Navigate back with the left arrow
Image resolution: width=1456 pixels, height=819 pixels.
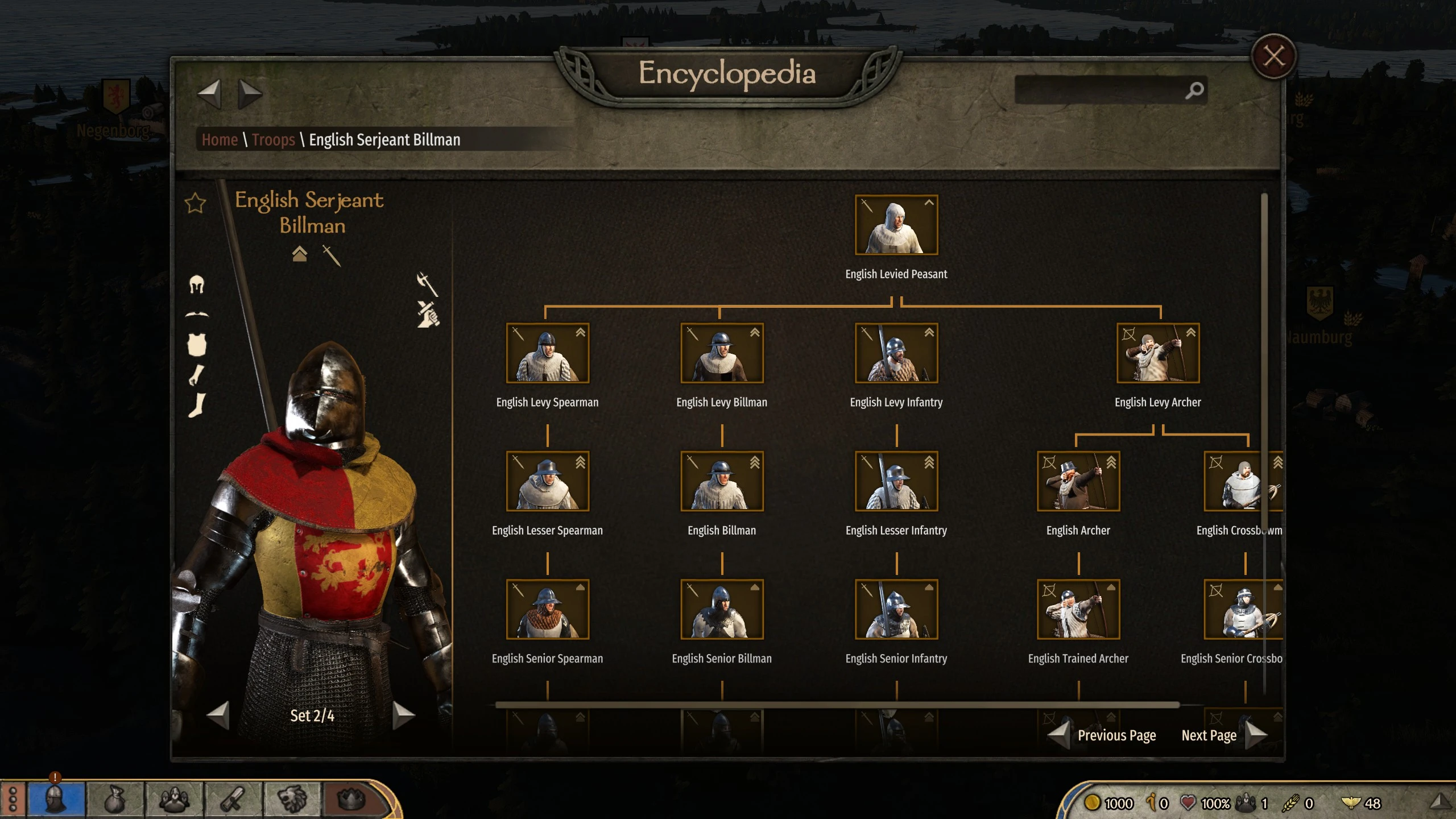tap(209, 94)
